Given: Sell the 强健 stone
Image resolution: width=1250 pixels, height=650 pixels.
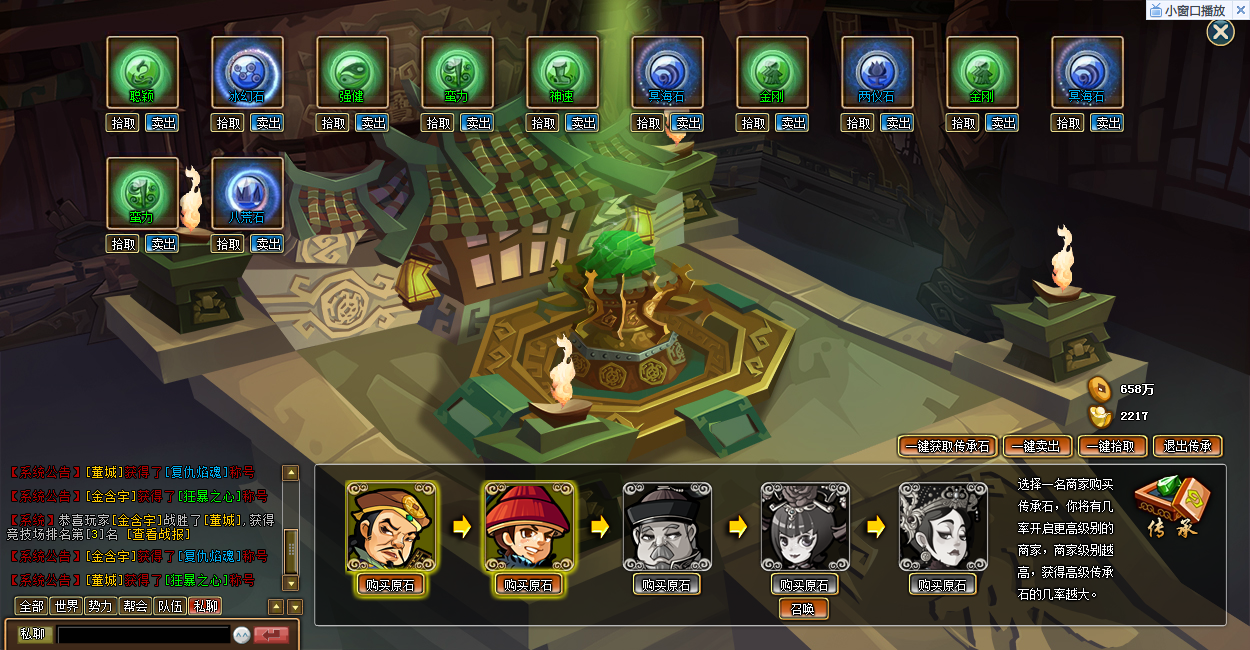Looking at the screenshot, I should pos(373,123).
